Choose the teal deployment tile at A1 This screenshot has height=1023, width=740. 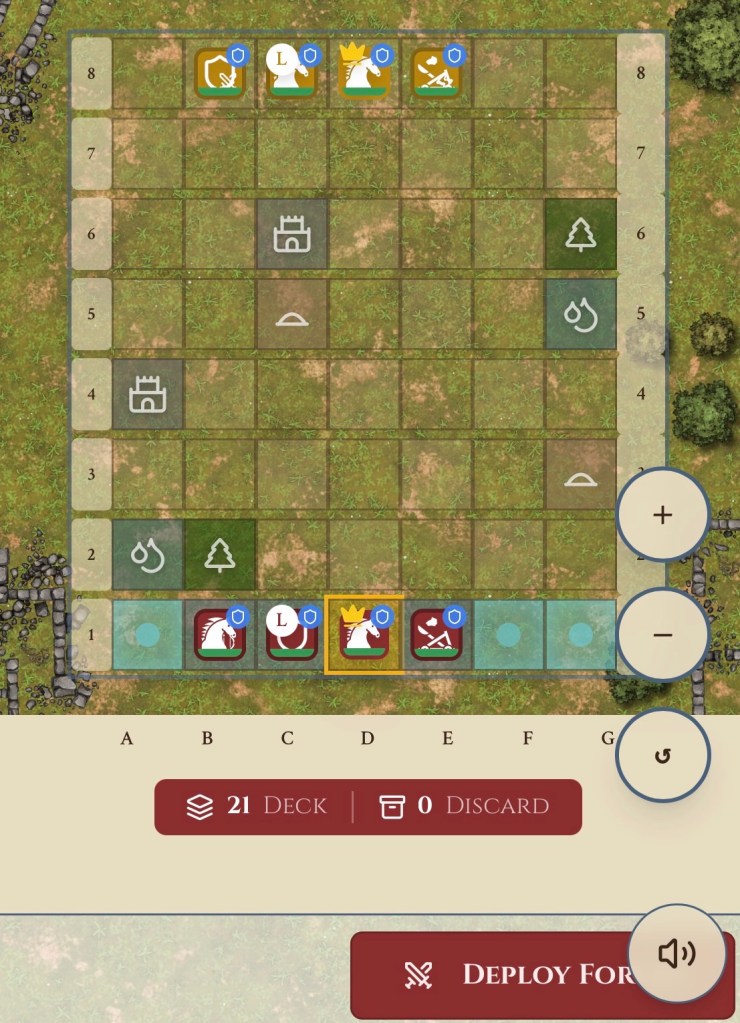click(x=147, y=635)
